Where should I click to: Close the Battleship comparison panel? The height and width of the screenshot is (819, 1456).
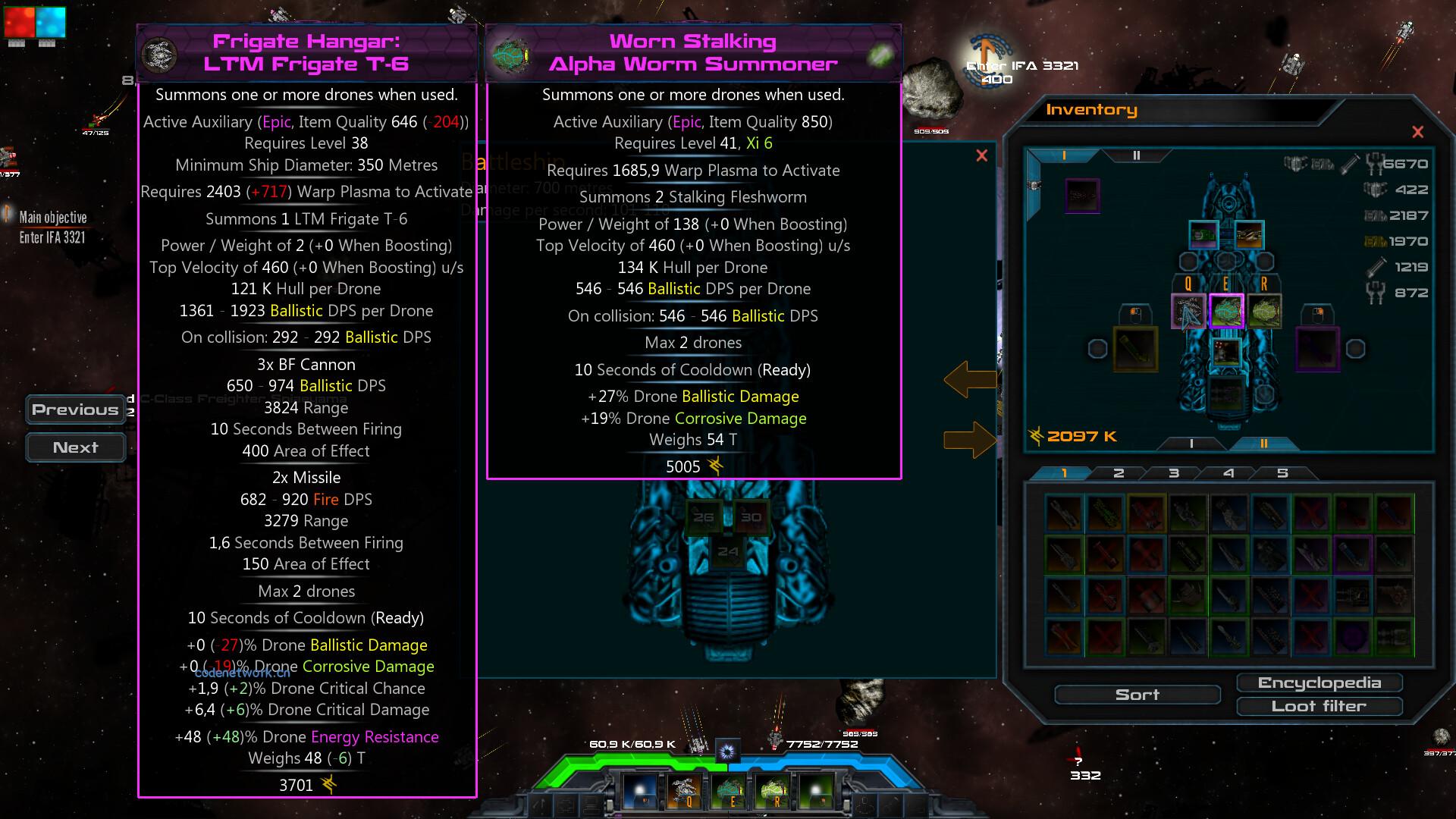[x=982, y=155]
